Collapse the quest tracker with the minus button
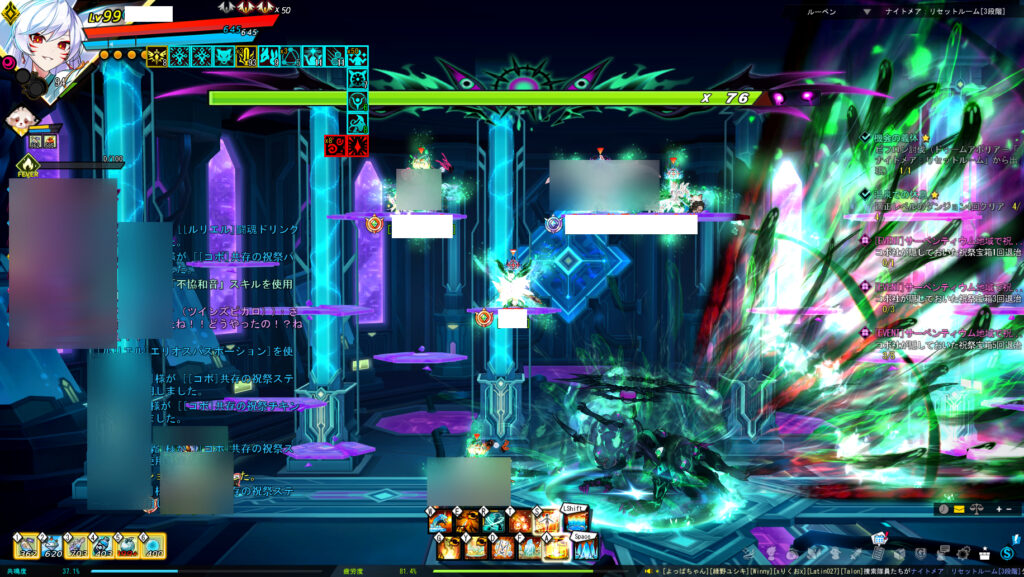Screen dimensions: 1024x577 [1007, 508]
